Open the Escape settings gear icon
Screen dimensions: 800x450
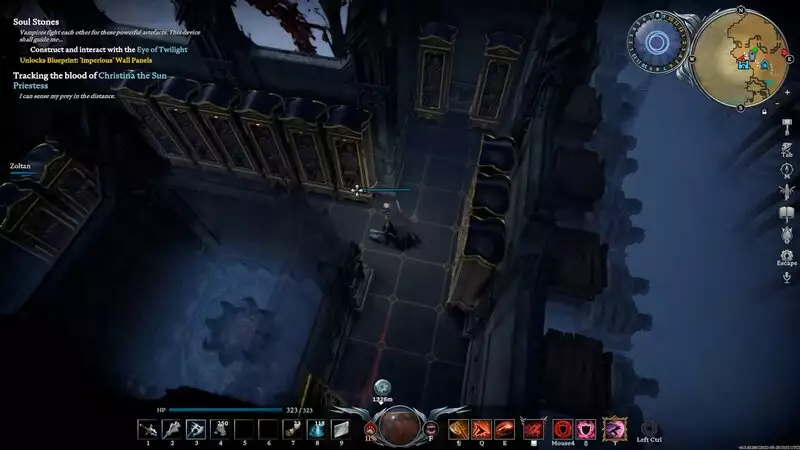(787, 254)
